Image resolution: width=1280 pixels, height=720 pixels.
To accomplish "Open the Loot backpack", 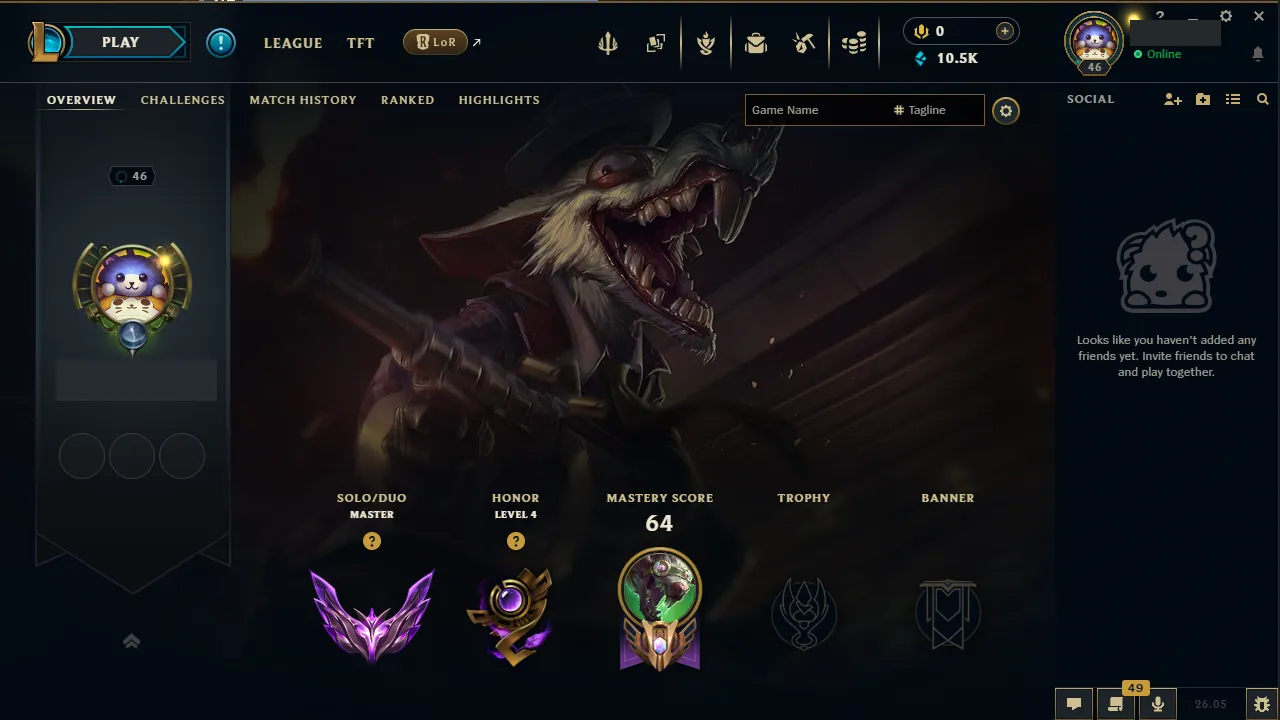I will [x=755, y=43].
